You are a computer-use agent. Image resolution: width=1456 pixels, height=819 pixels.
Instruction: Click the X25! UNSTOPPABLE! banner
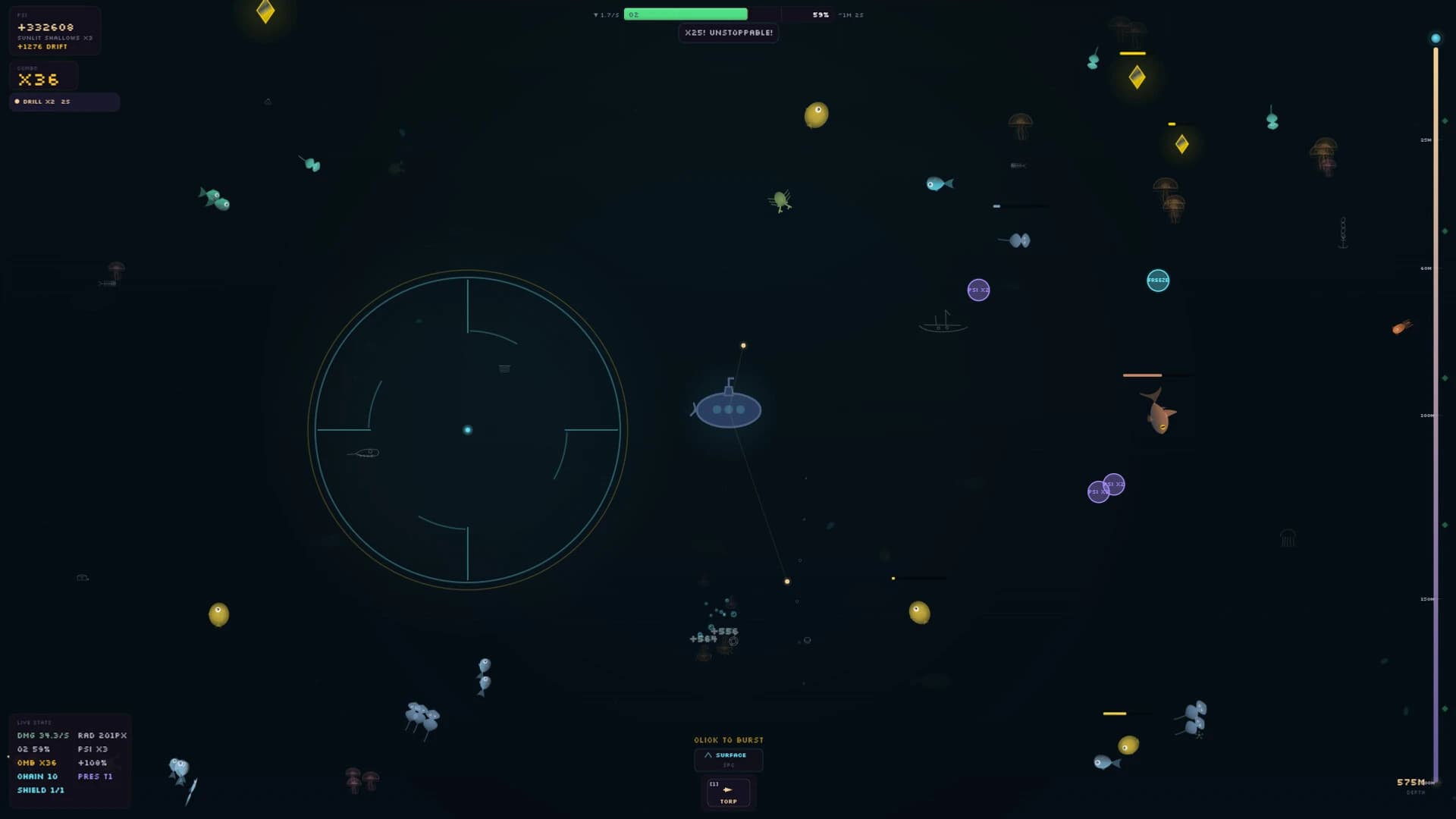click(728, 33)
